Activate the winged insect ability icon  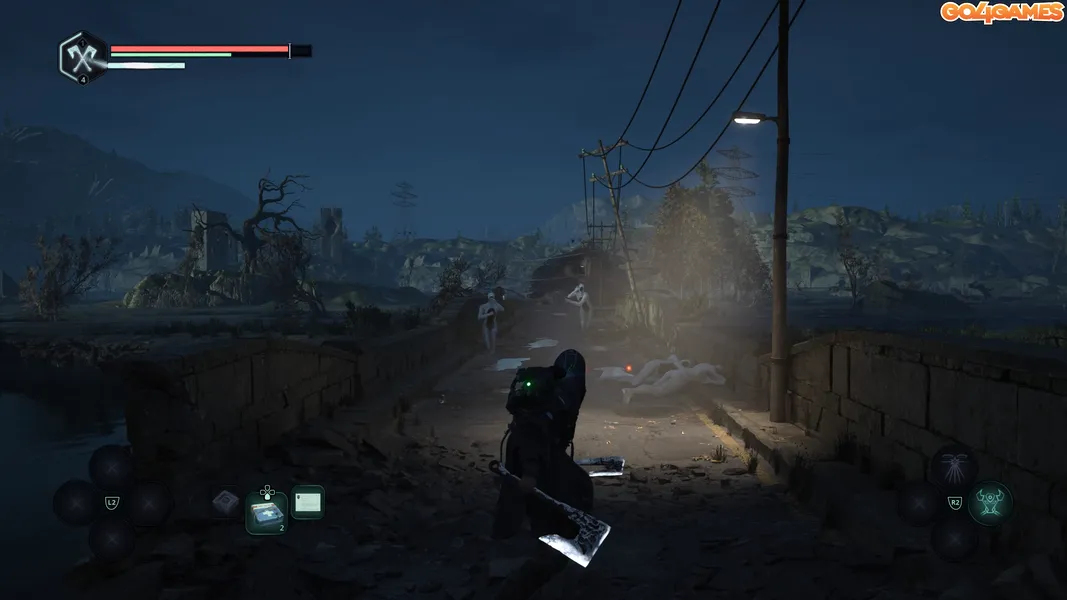(953, 467)
